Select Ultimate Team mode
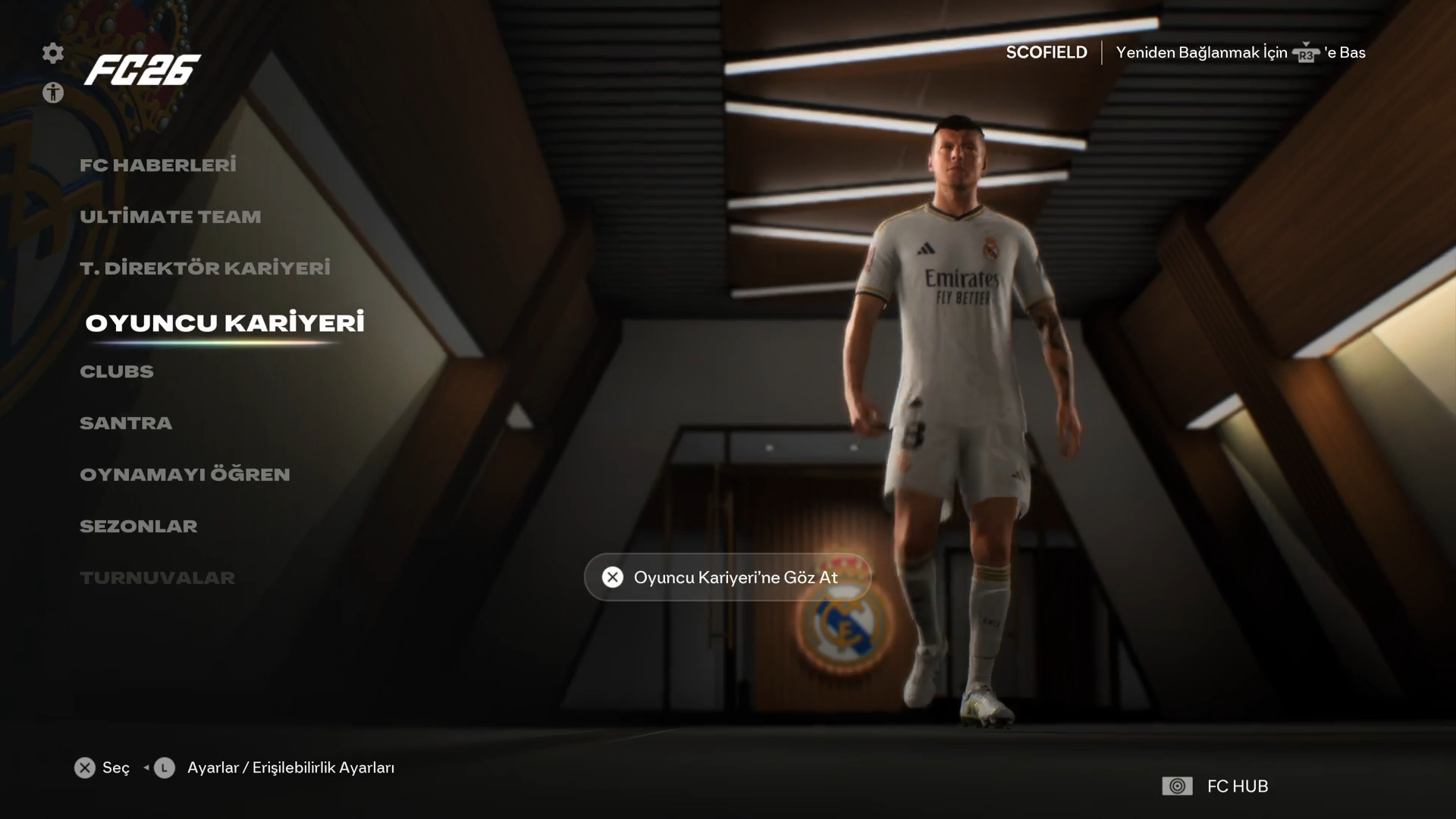 170,217
